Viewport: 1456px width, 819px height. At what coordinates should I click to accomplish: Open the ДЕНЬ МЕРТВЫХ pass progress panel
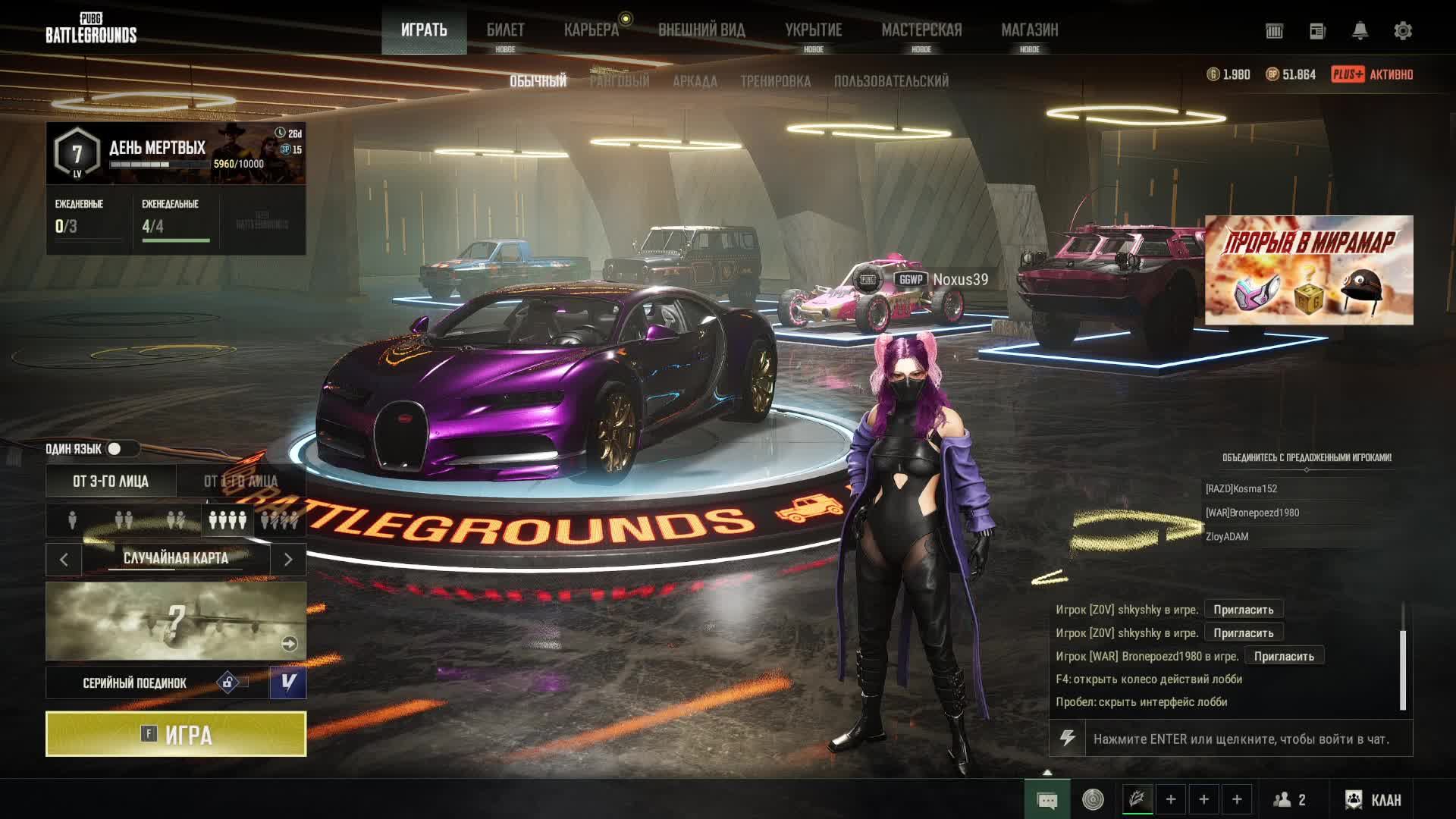point(176,153)
